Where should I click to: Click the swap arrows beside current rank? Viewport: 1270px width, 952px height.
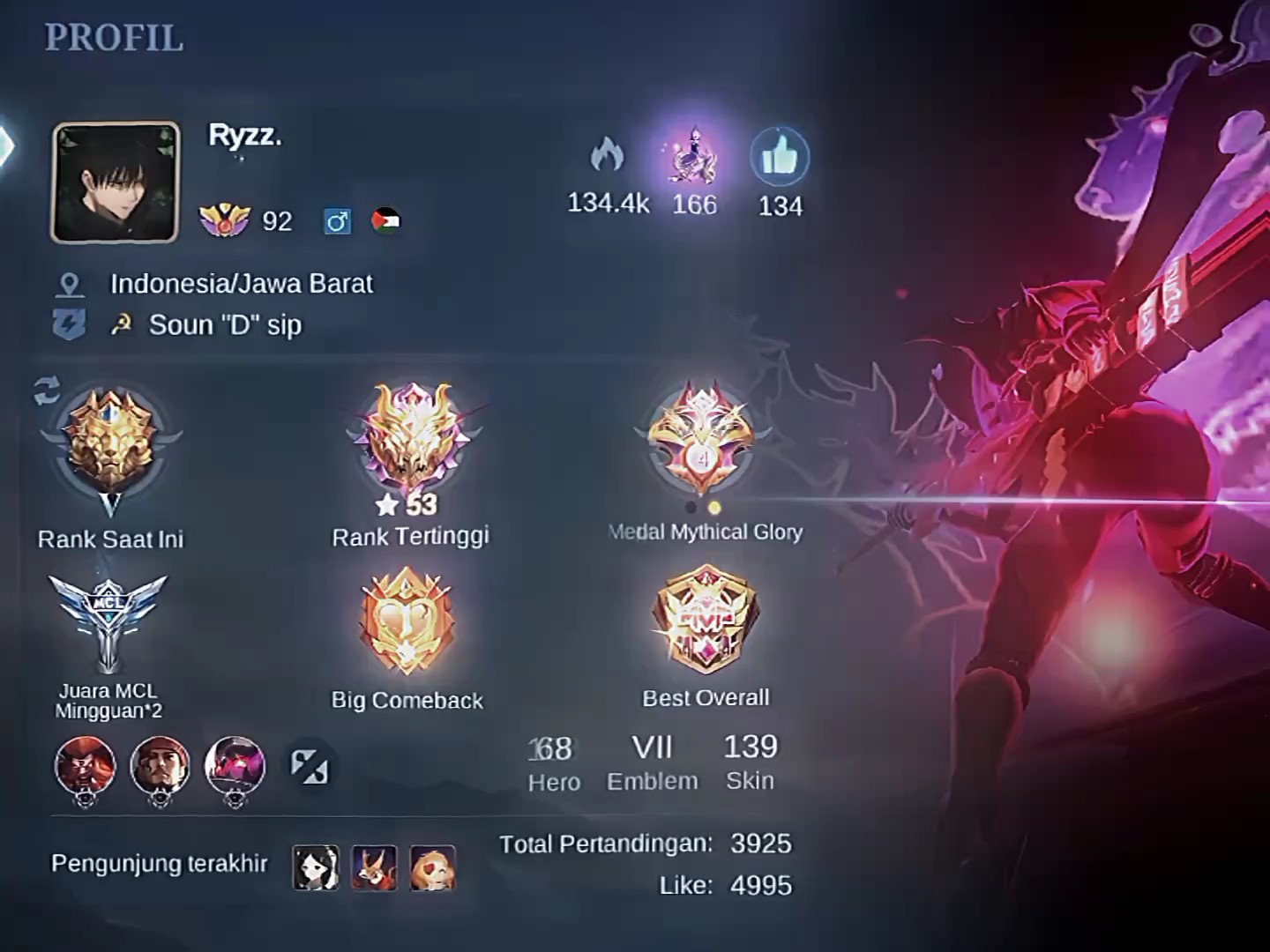[x=48, y=390]
